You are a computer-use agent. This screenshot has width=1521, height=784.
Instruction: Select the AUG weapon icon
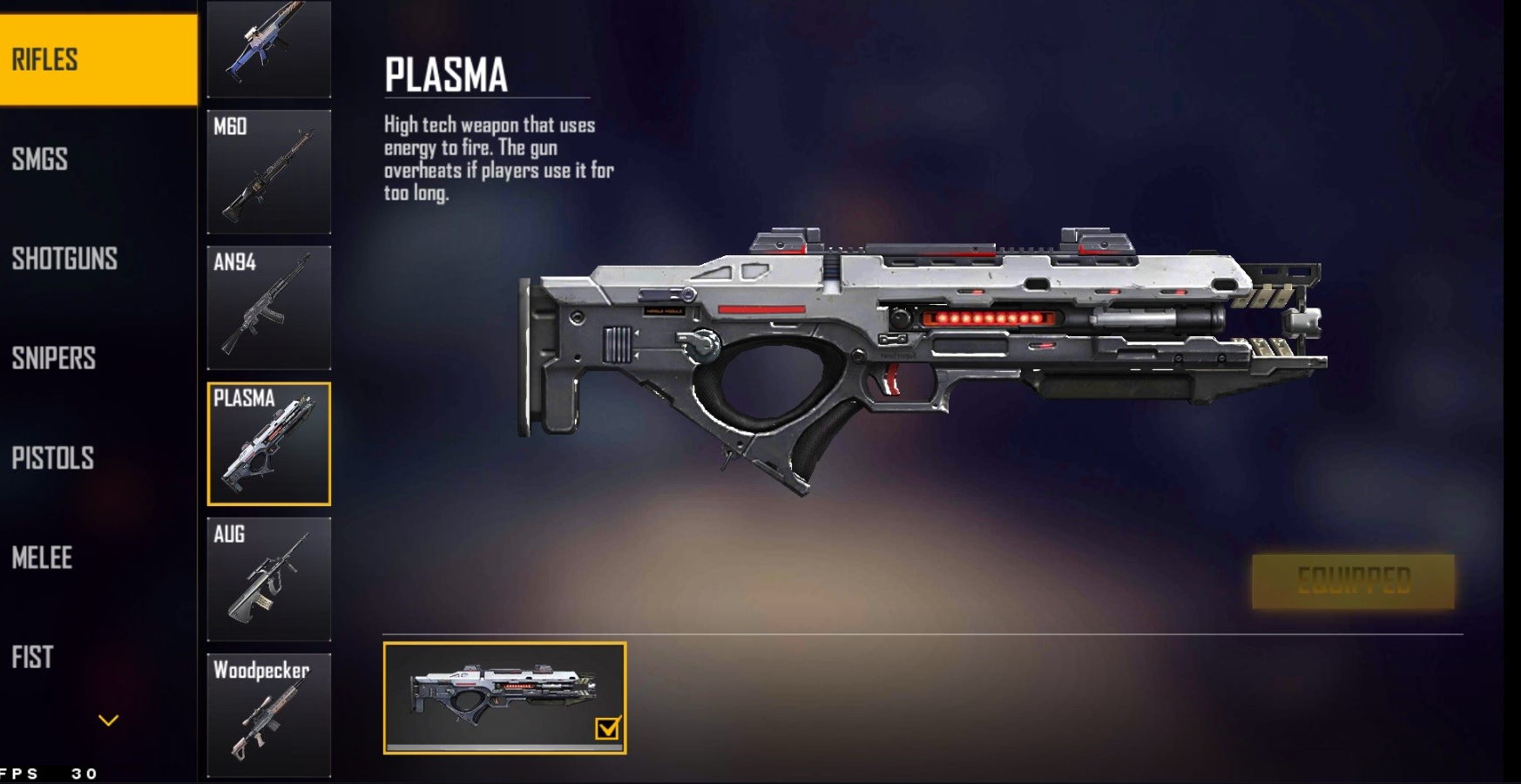pos(269,579)
